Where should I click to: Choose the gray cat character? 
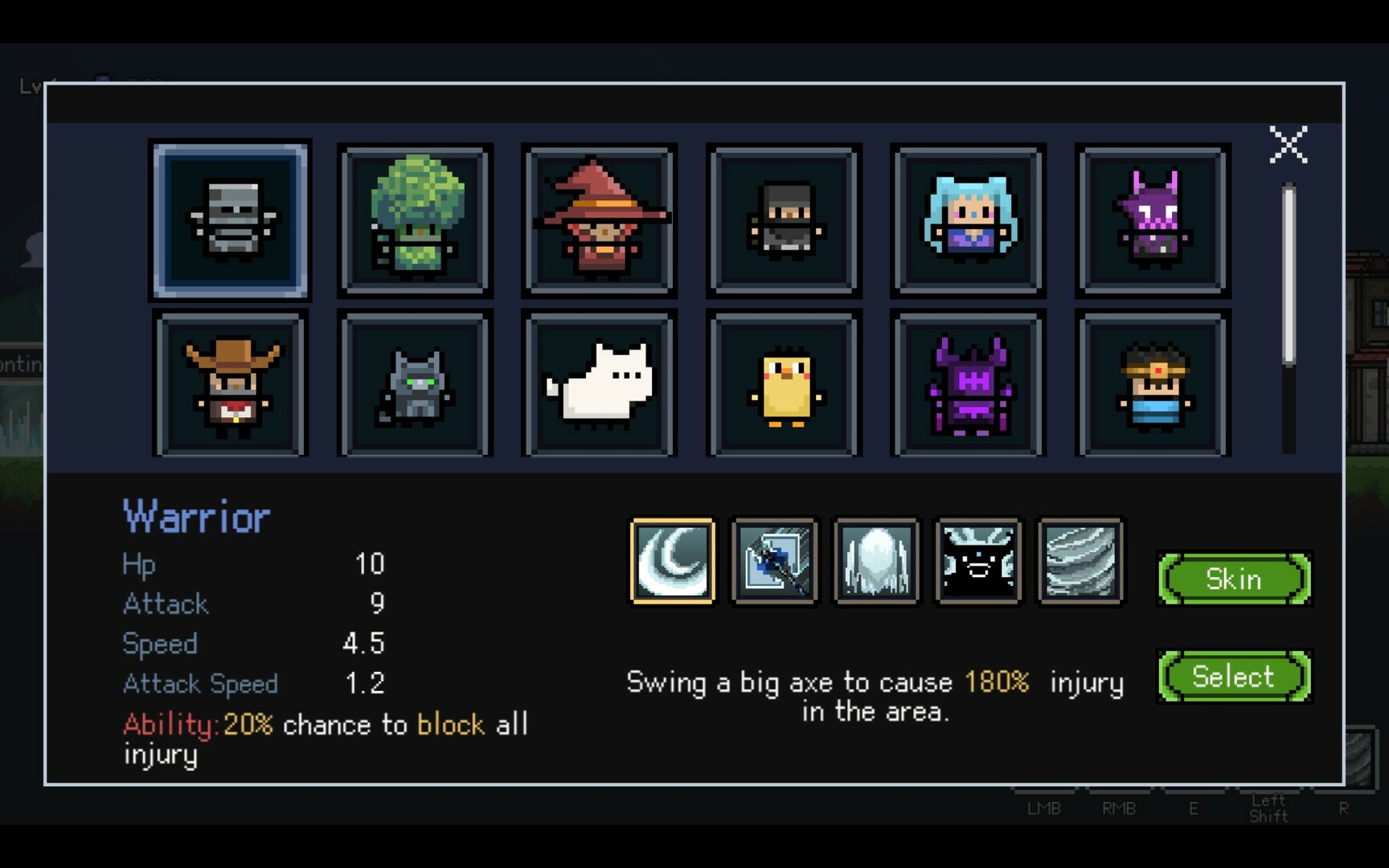coord(415,386)
